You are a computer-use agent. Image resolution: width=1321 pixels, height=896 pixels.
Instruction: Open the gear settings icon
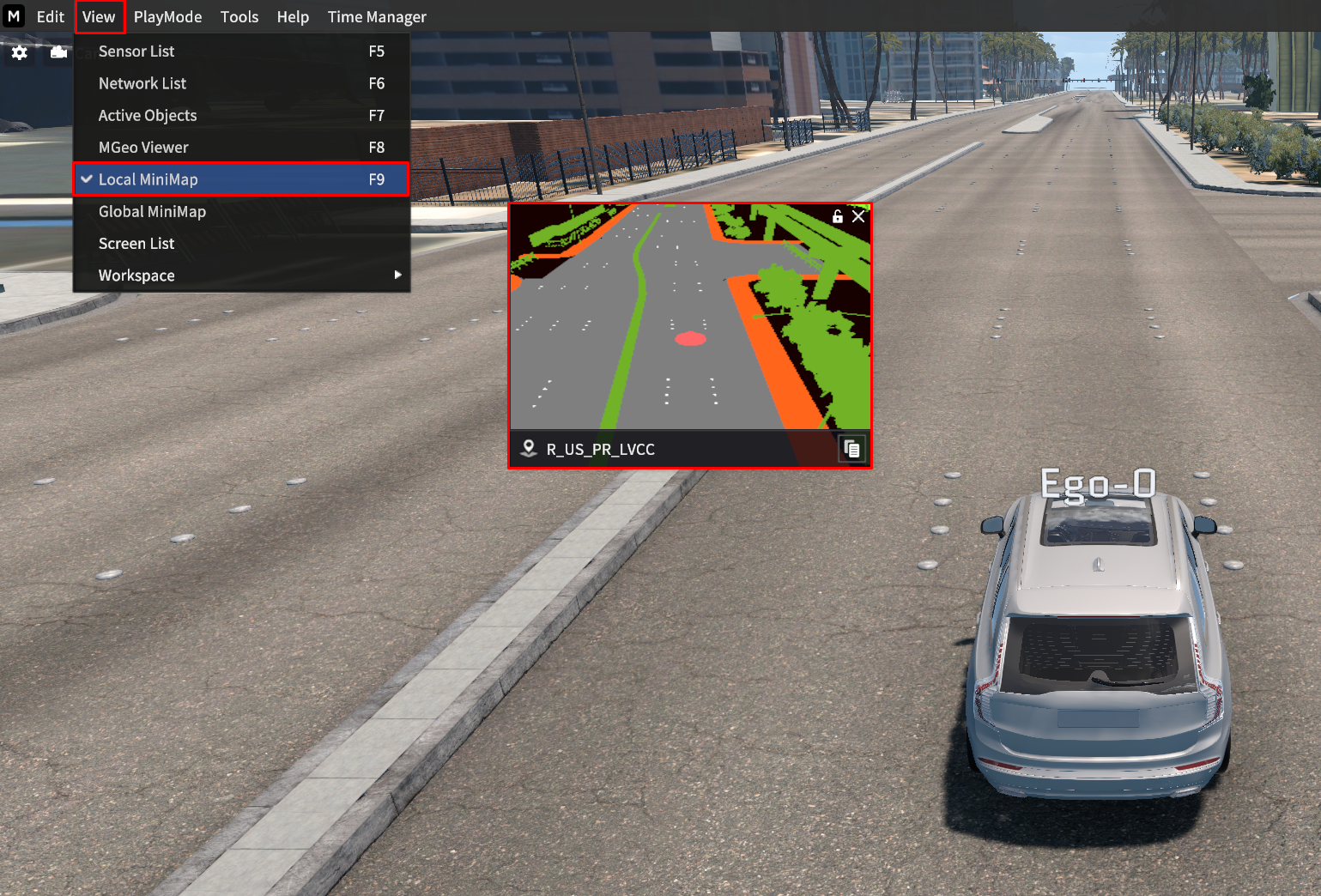tap(19, 53)
